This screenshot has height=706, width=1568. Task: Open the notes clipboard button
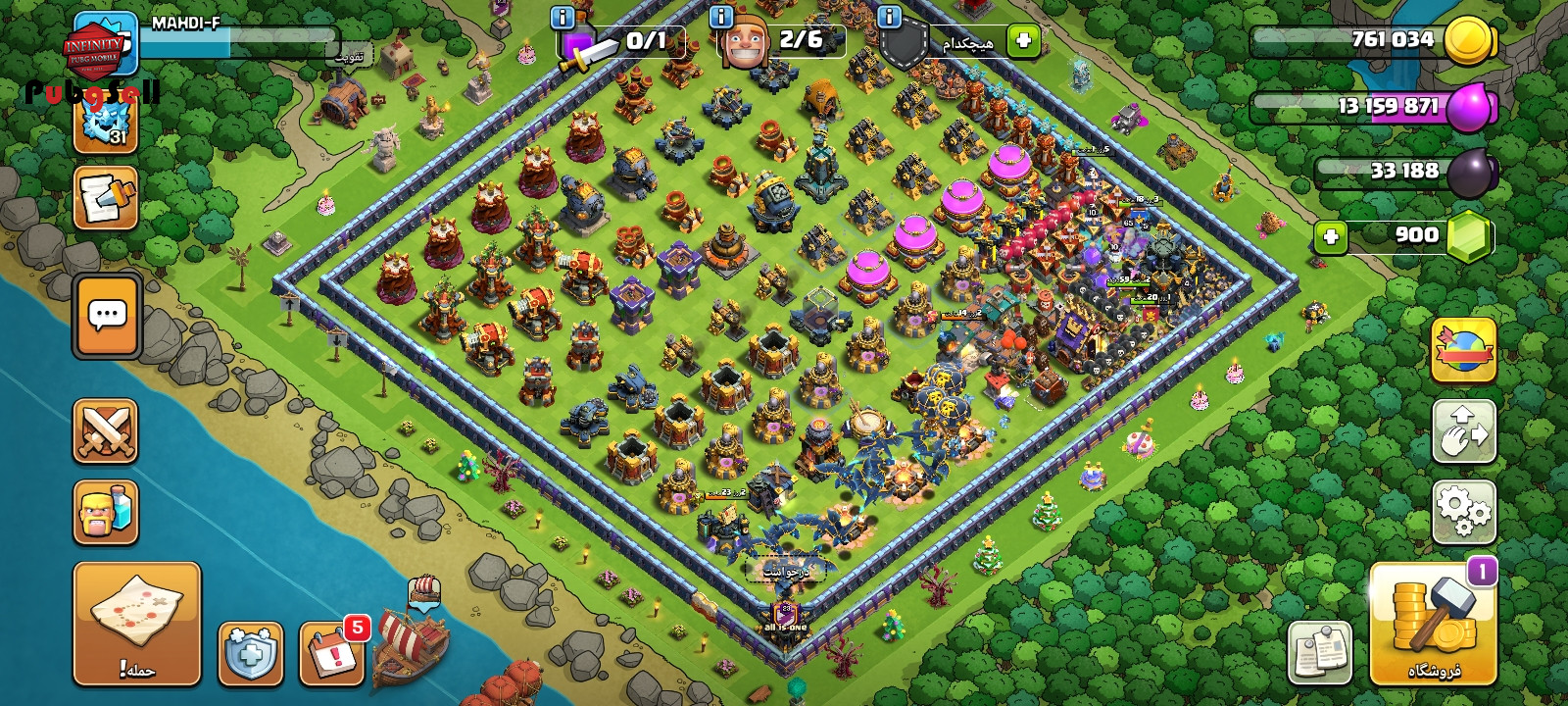click(1319, 652)
